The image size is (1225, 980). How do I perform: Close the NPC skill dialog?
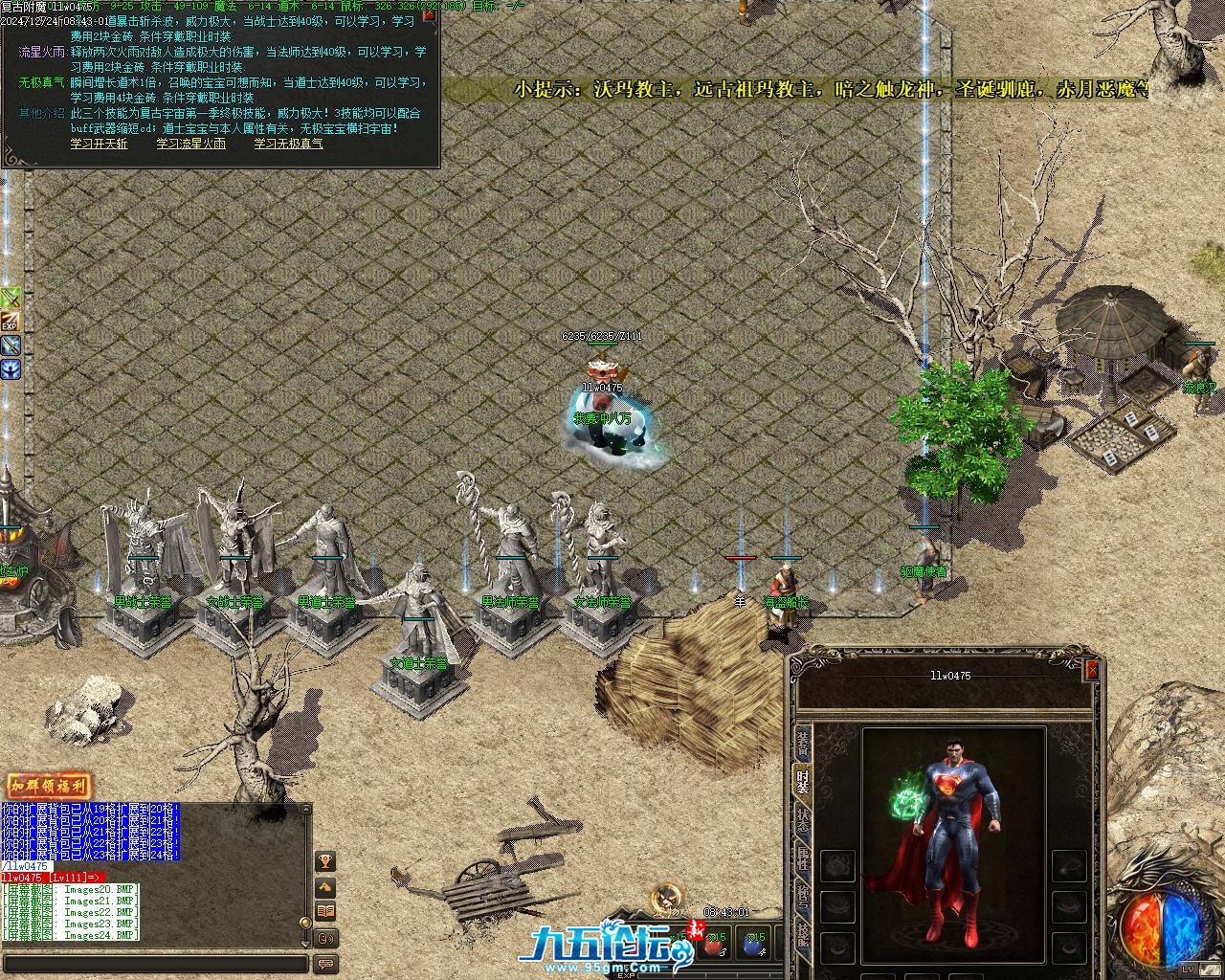pyautogui.click(x=430, y=14)
